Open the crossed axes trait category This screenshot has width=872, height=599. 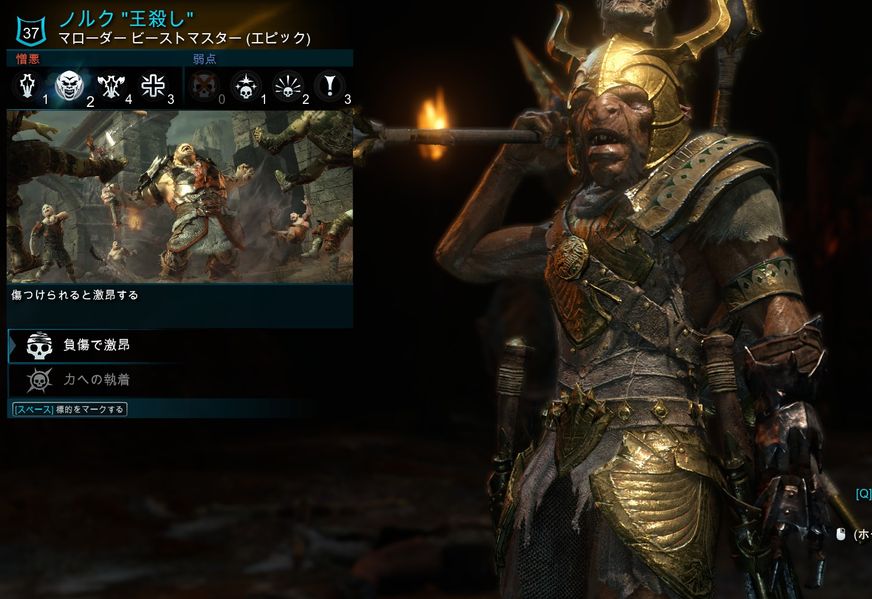click(110, 87)
